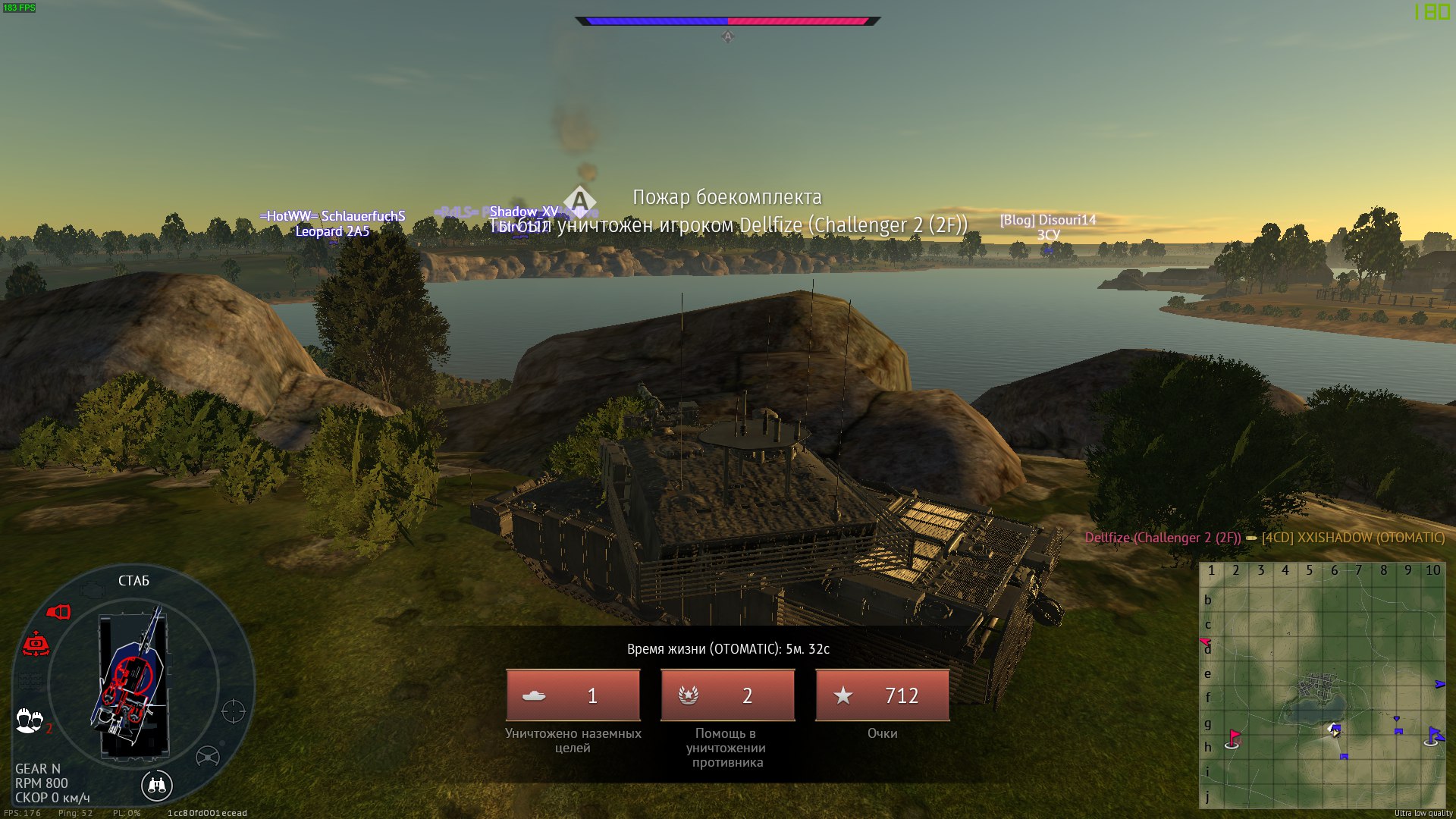Click the crew members icon

30,720
